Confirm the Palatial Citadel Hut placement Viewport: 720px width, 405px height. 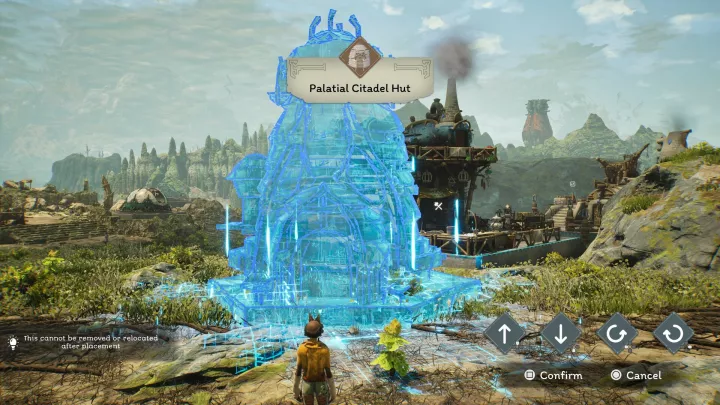click(x=553, y=375)
